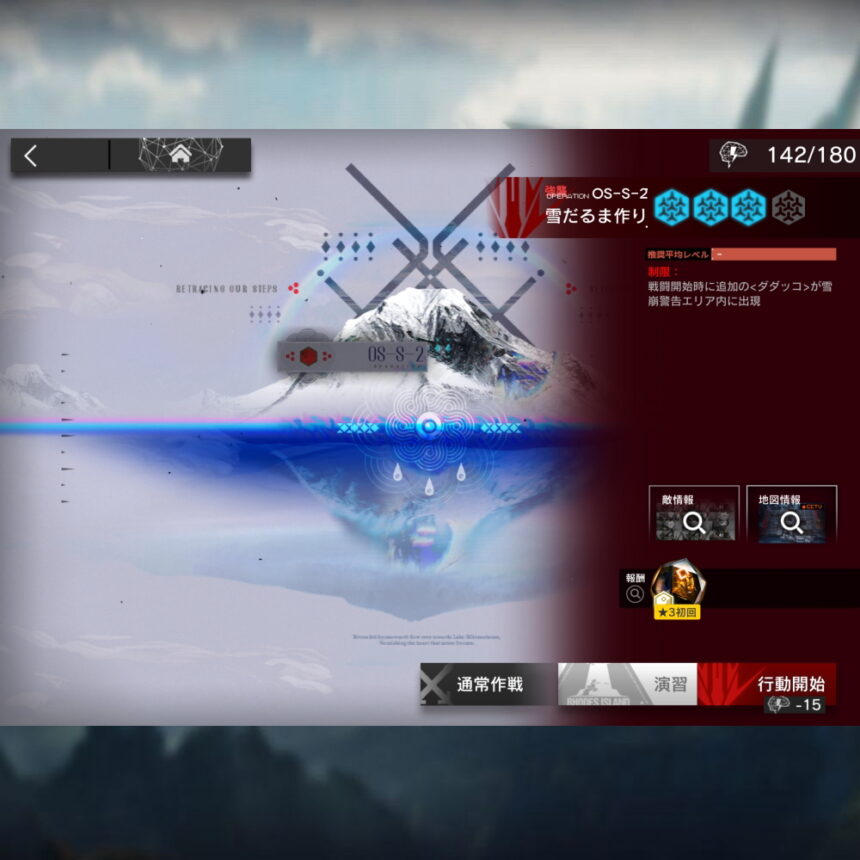Click the reward magnifier icon

coord(634,594)
